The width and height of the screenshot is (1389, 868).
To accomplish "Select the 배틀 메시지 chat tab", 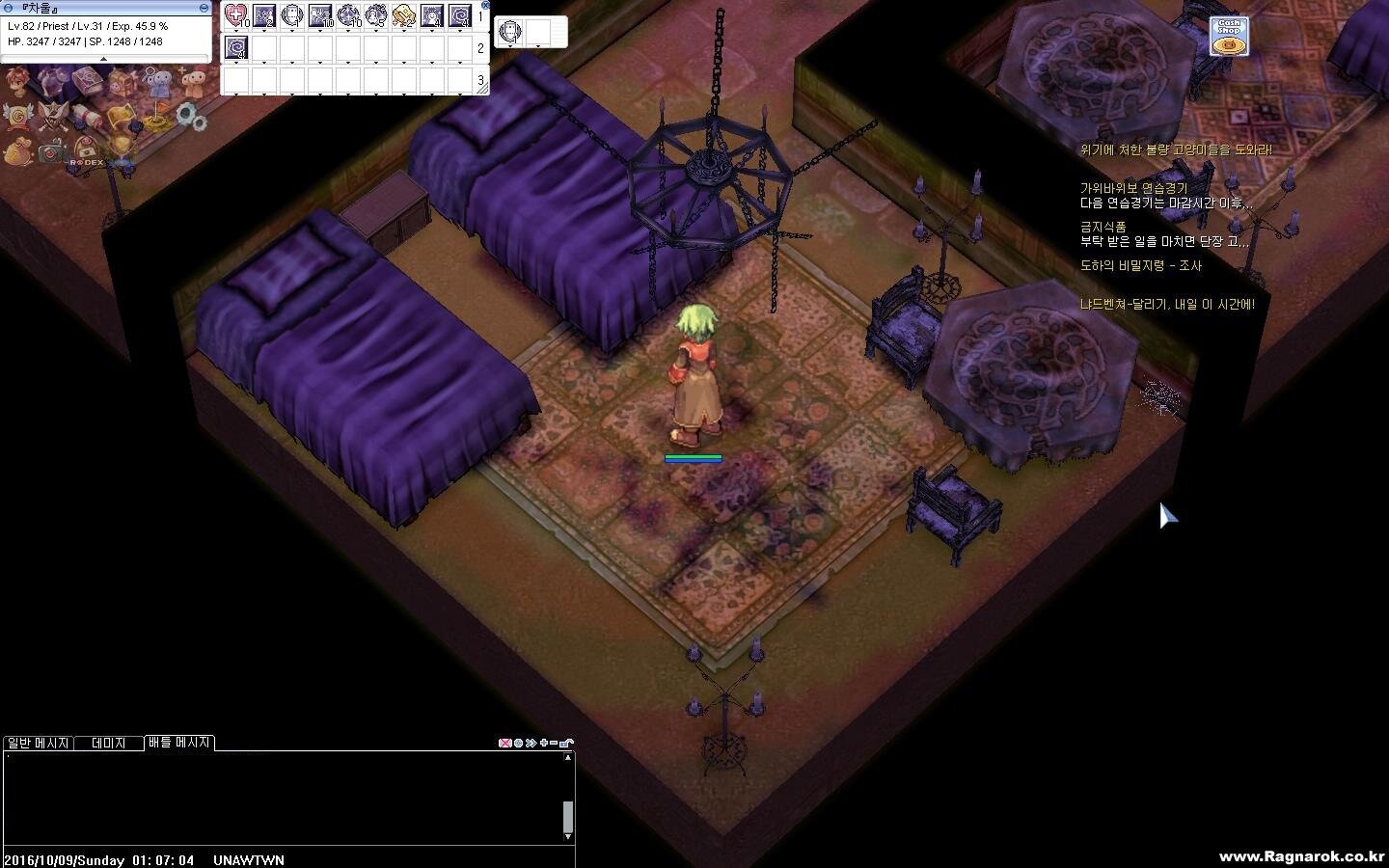I will [x=179, y=742].
